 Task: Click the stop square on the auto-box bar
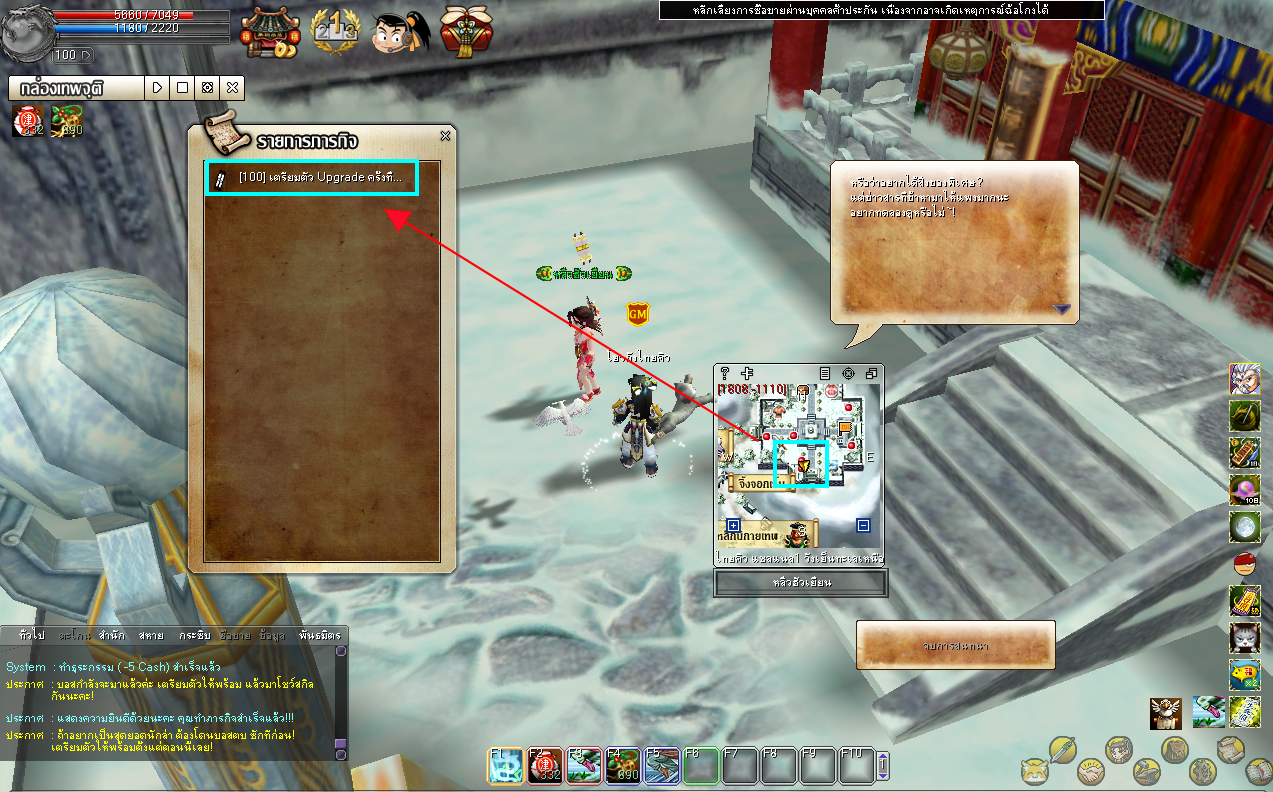coord(182,88)
